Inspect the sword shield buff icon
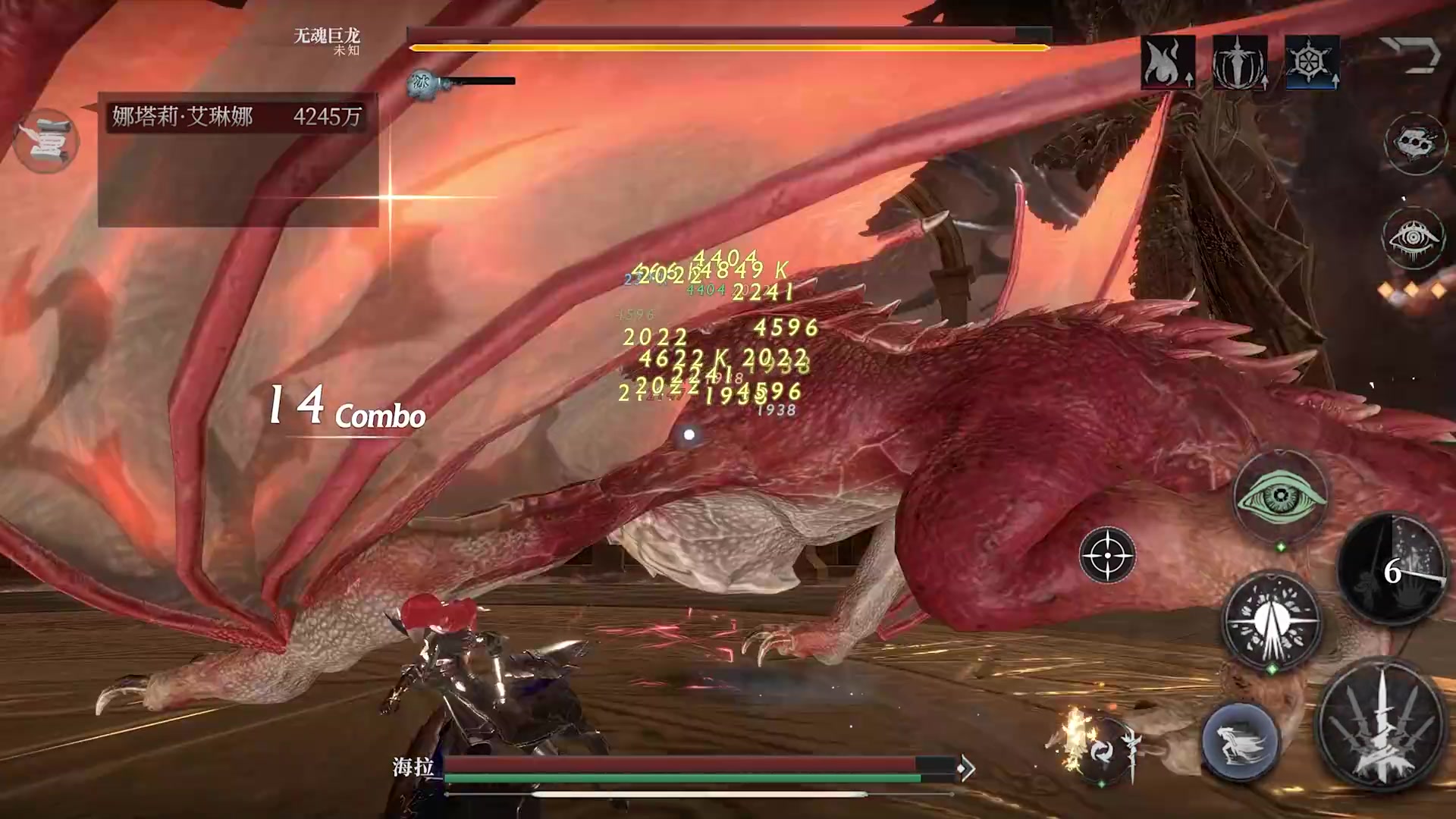The width and height of the screenshot is (1456, 819). coord(1239,62)
